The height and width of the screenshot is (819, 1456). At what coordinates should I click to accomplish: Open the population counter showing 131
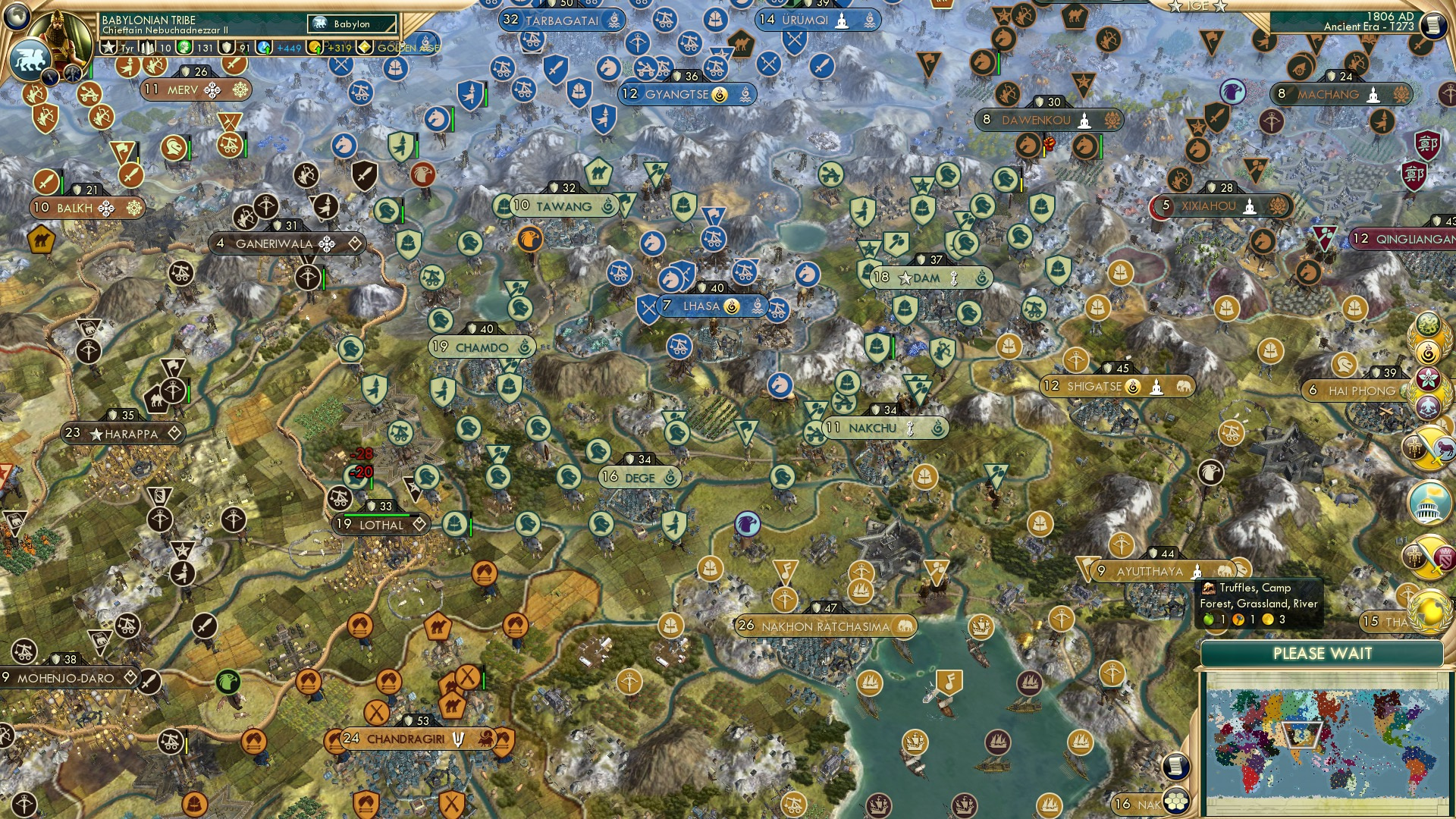click(x=199, y=47)
